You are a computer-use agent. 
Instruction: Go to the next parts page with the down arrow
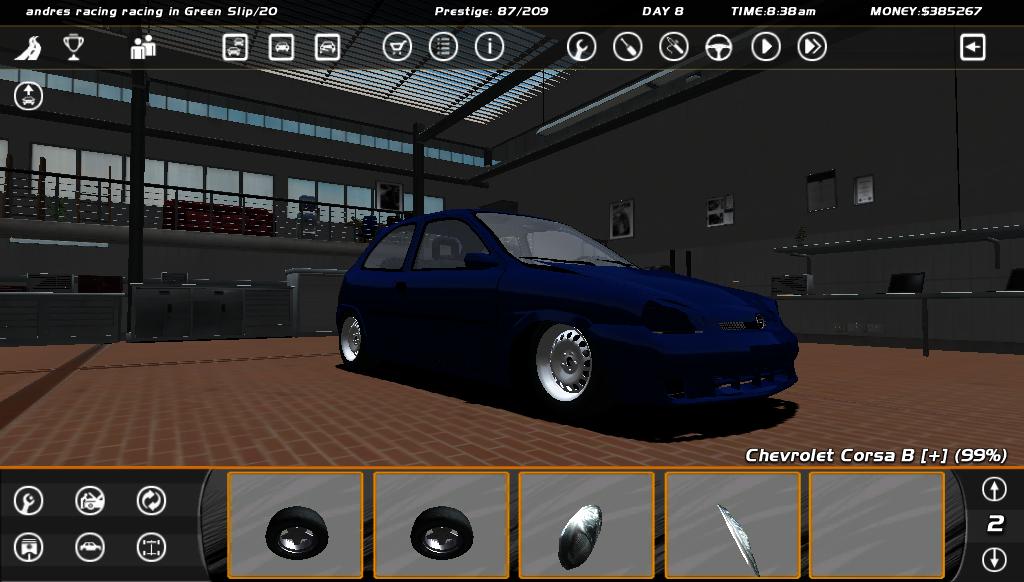coord(993,558)
